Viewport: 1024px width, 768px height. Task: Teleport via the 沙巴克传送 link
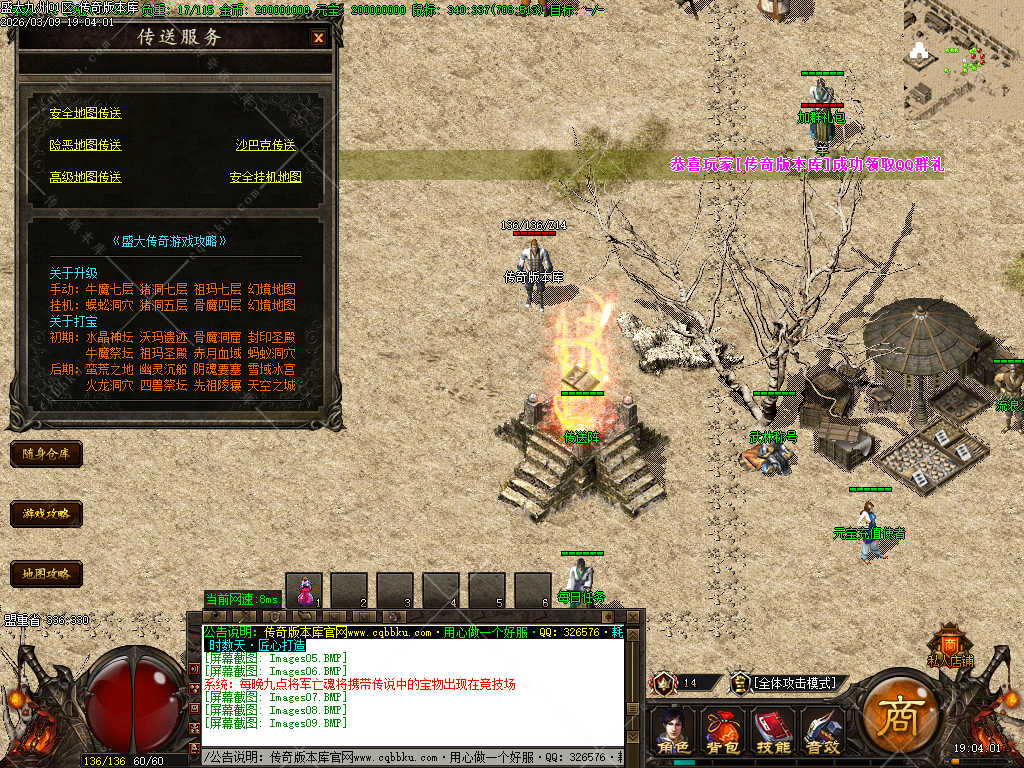point(265,145)
